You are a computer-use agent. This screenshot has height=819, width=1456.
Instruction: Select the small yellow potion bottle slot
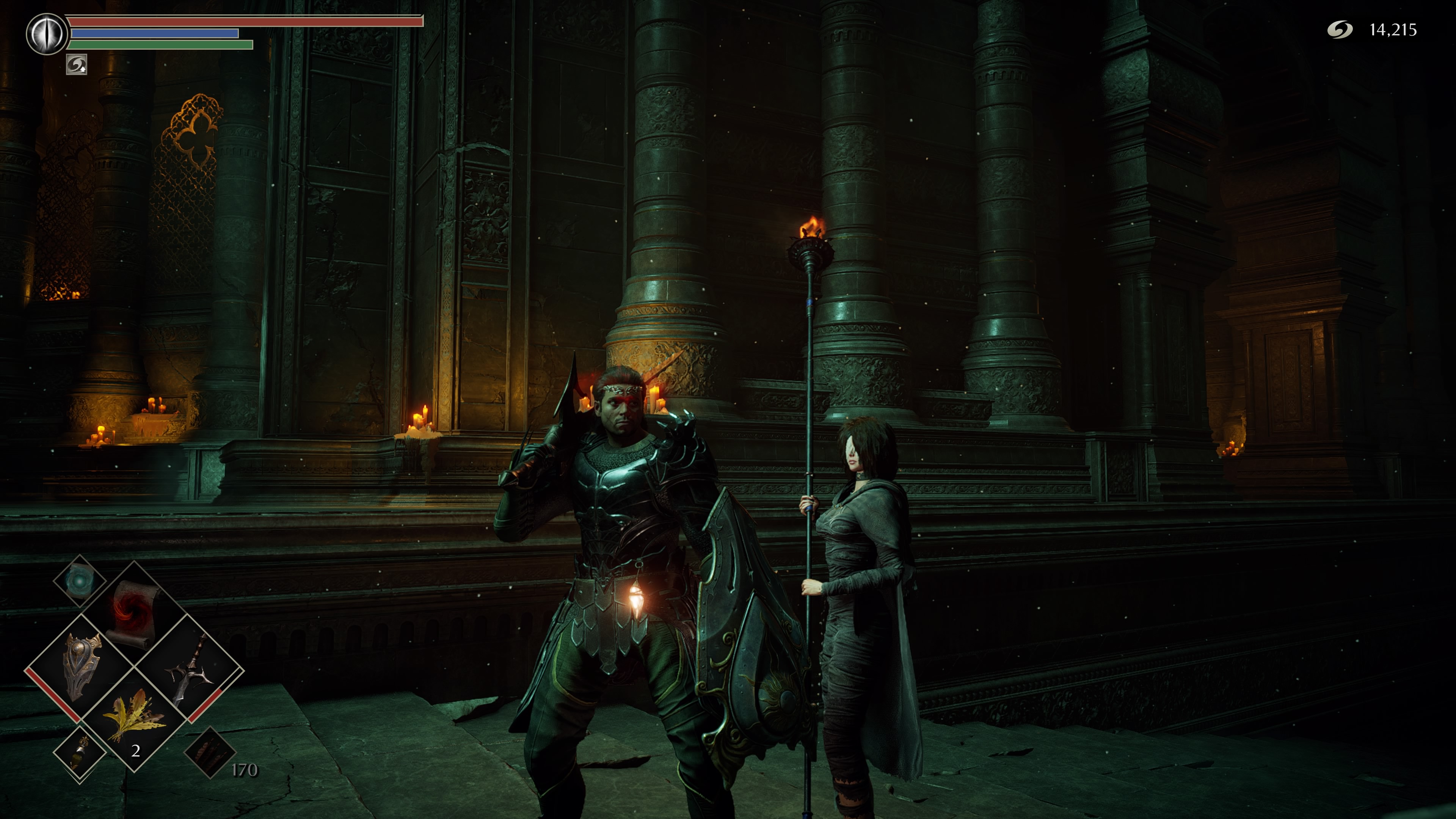tap(80, 753)
